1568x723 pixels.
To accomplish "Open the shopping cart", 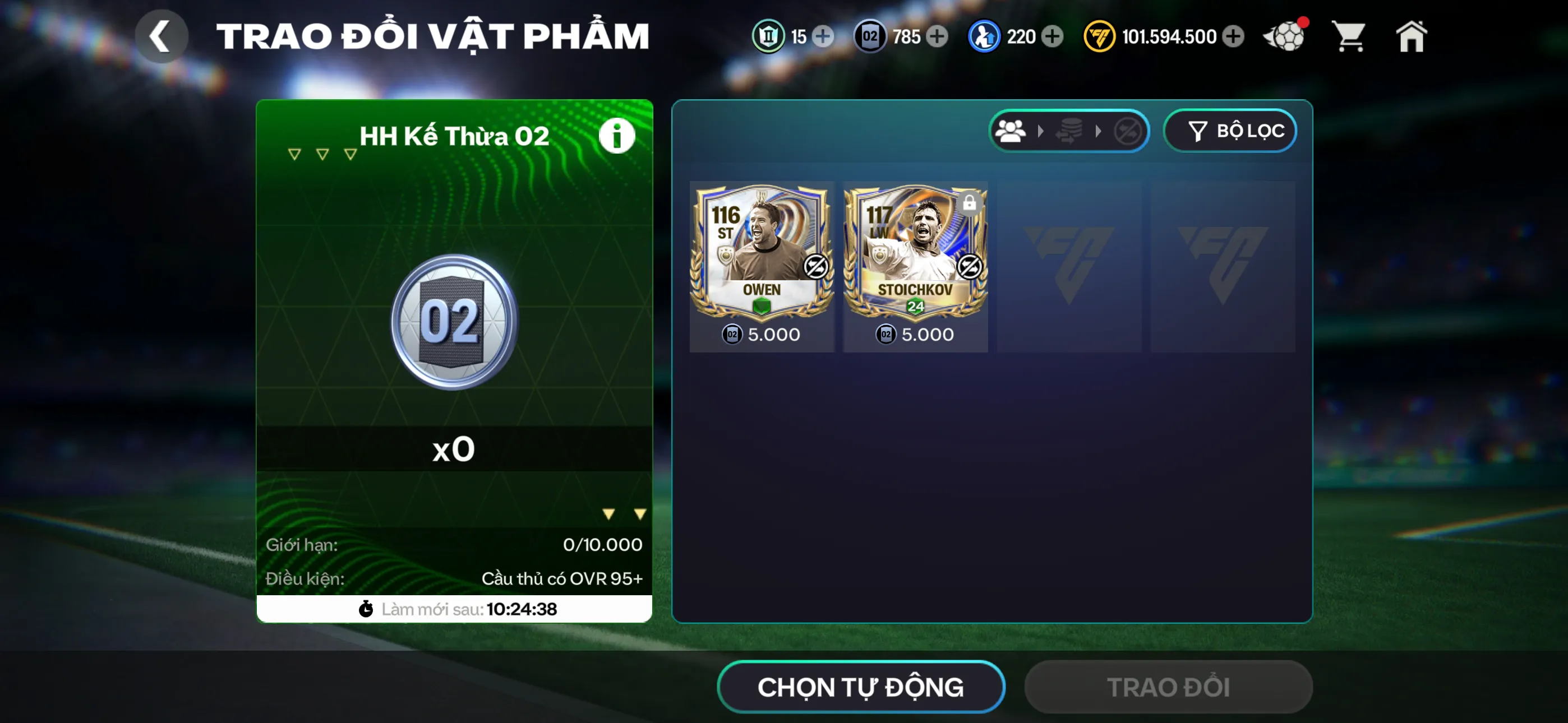I will click(1349, 36).
